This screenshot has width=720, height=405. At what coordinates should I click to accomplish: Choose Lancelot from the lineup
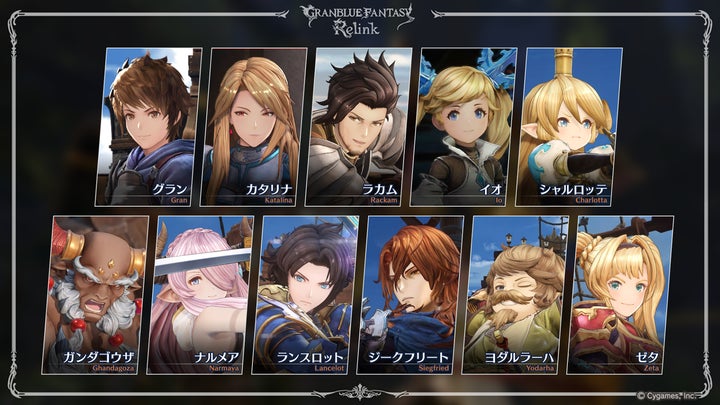(x=307, y=295)
